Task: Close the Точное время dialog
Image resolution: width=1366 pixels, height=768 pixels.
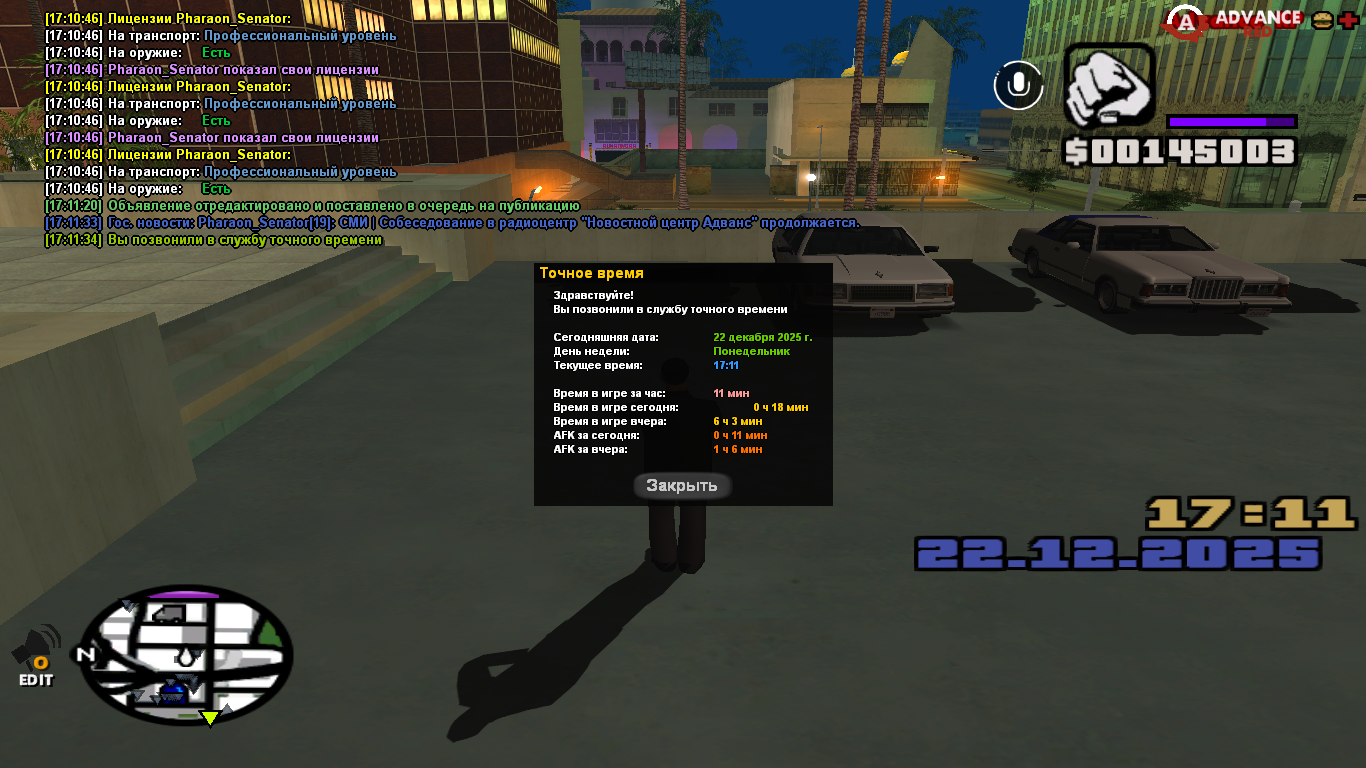Action: coord(682,486)
